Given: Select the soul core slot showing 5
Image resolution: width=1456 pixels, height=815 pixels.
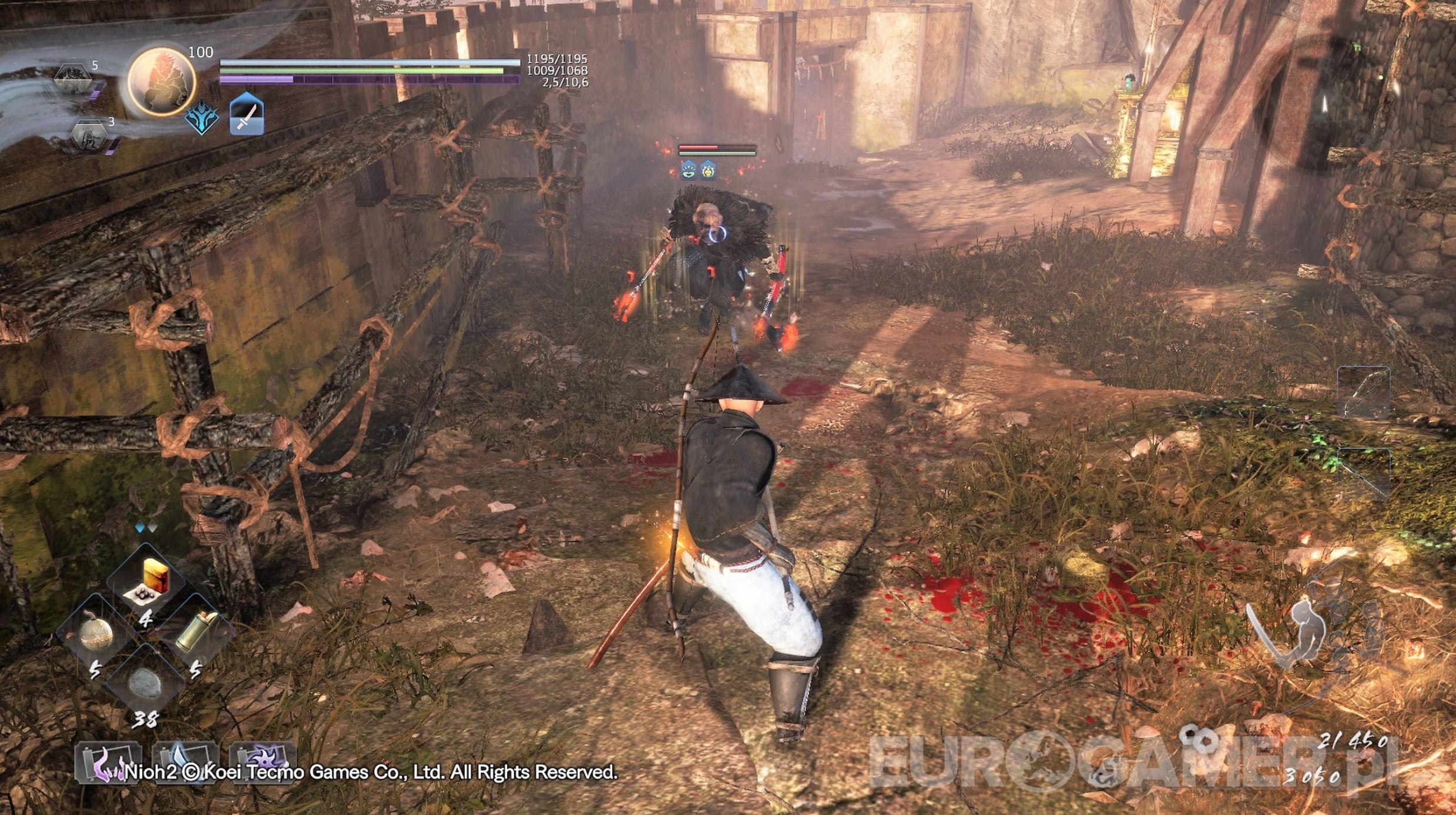Looking at the screenshot, I should click(75, 77).
